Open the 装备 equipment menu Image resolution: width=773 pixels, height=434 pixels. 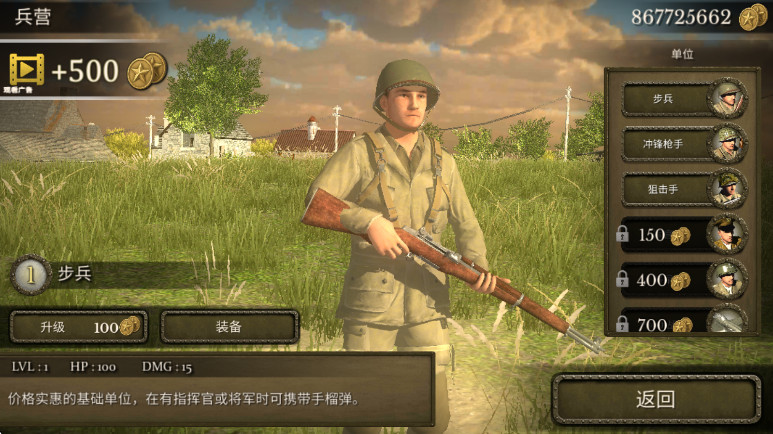229,327
